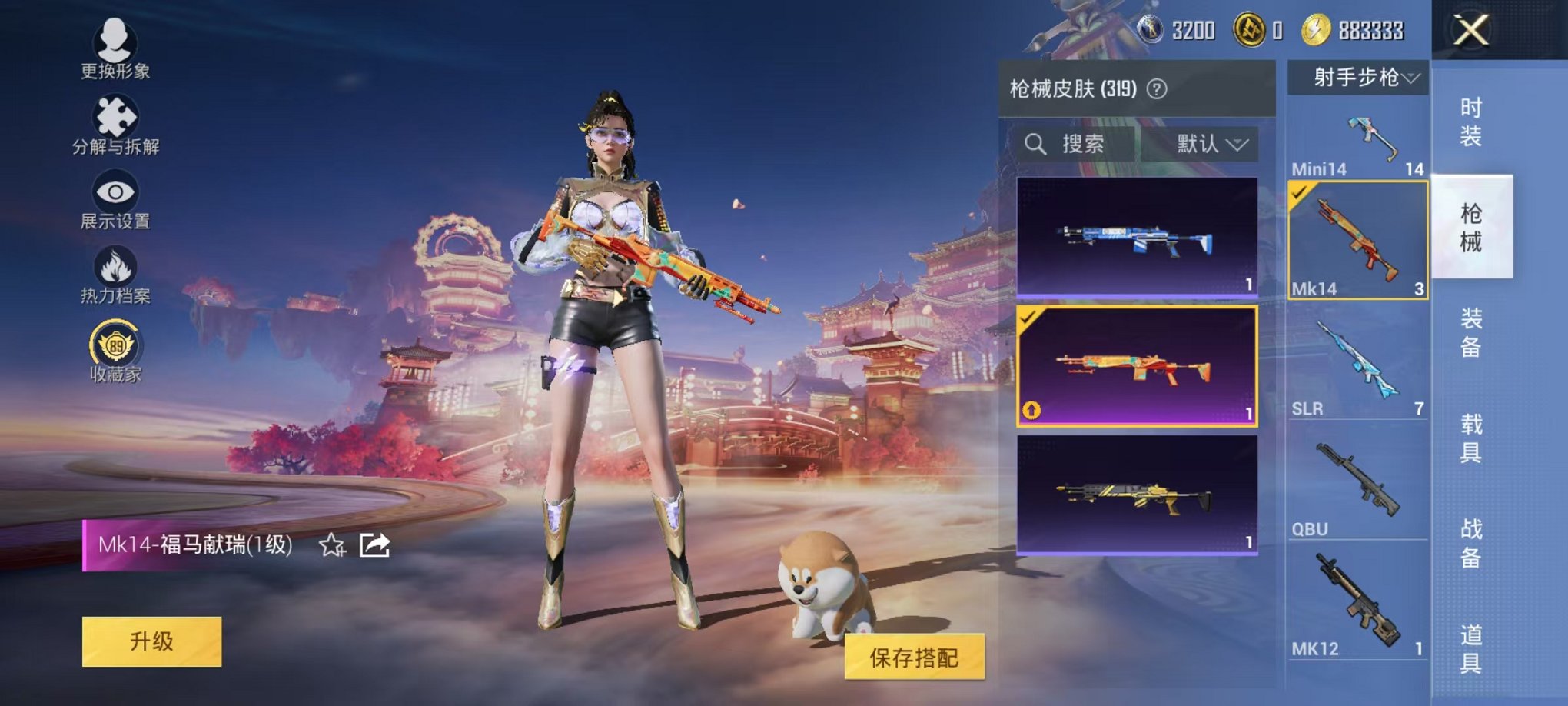Tap the search magnifier in skin panel
1568x706 pixels.
pyautogui.click(x=1034, y=143)
